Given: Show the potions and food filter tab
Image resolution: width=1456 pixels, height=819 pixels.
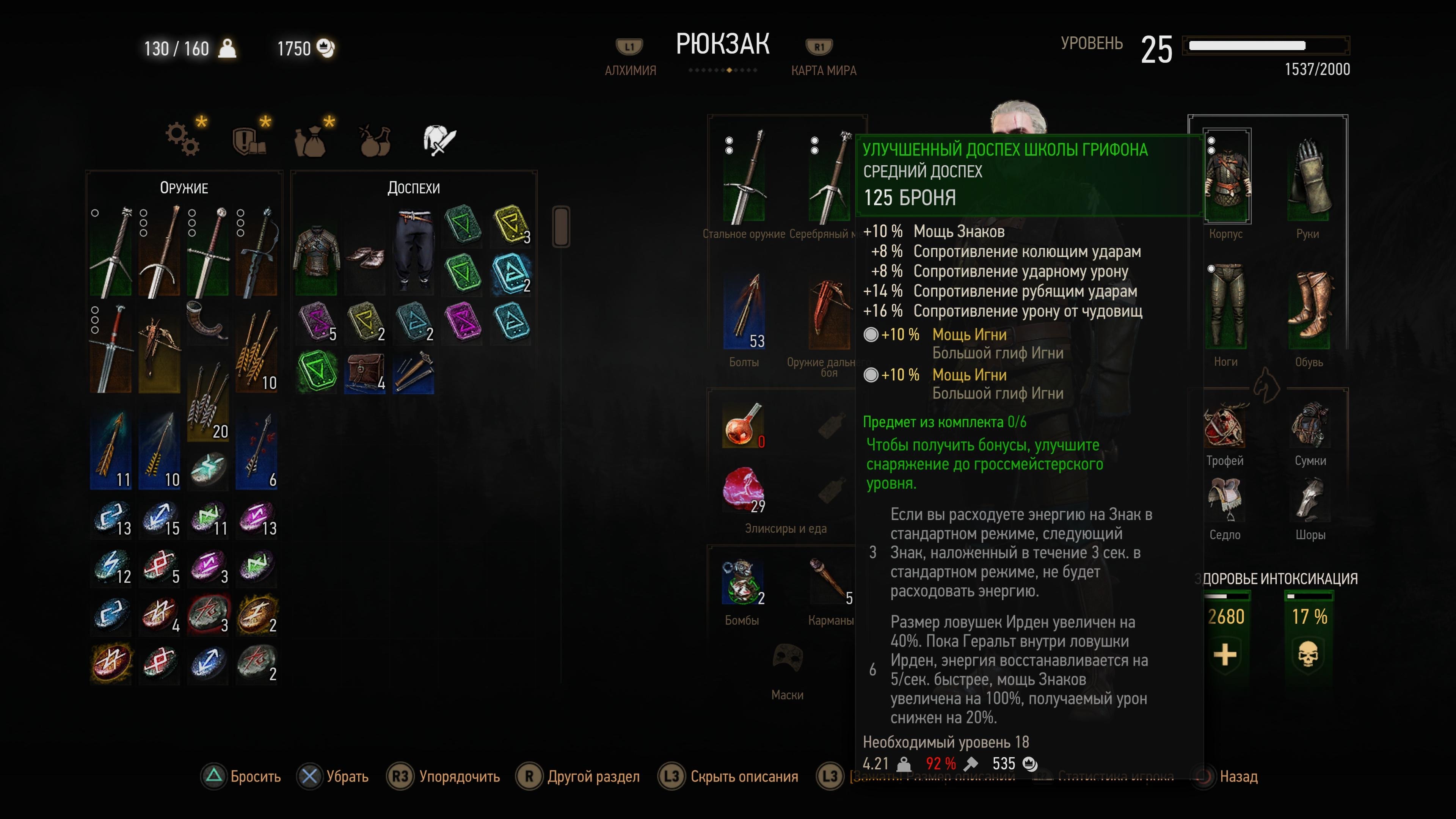Looking at the screenshot, I should click(375, 140).
